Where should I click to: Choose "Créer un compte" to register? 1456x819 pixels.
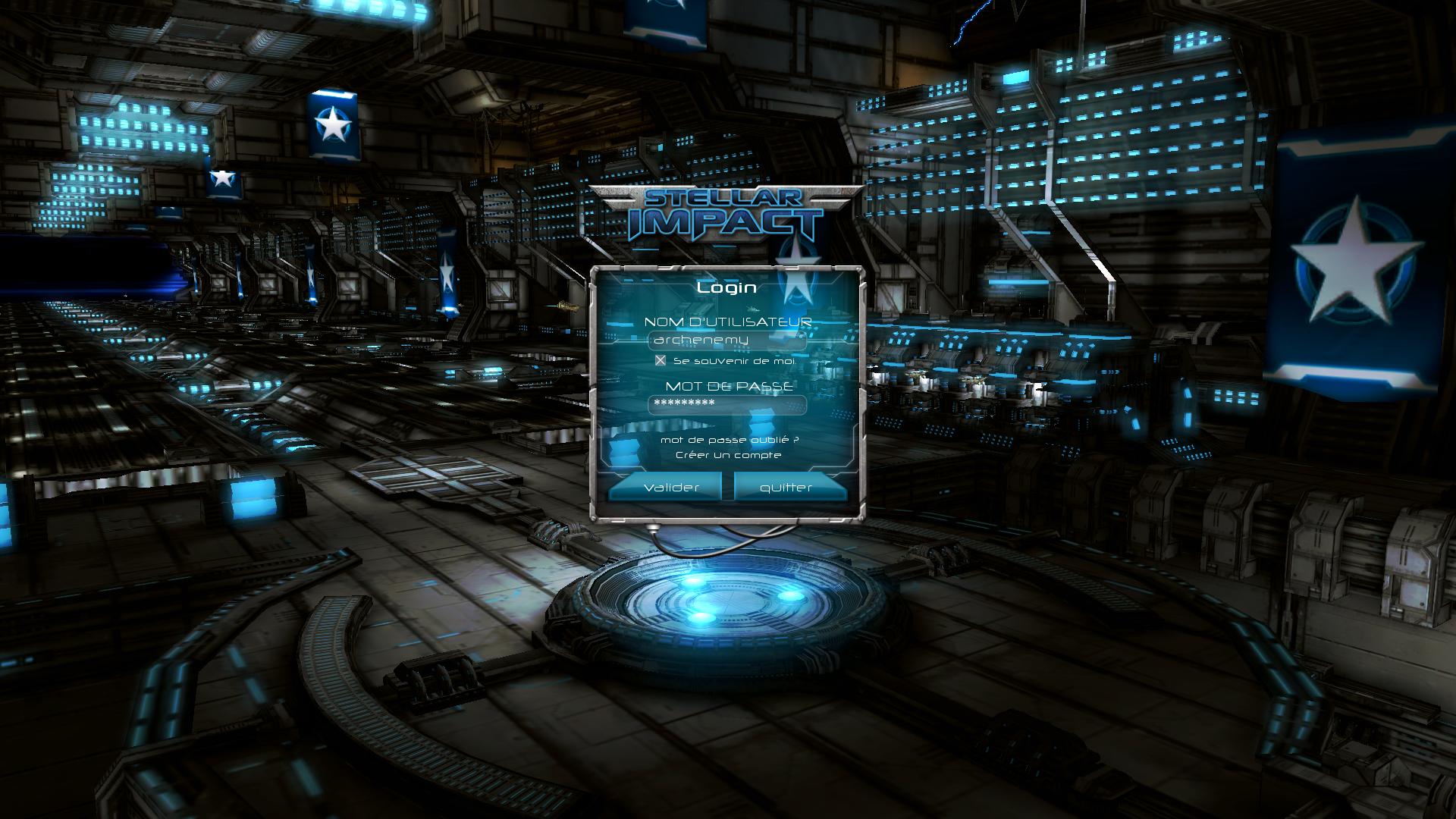(x=728, y=455)
